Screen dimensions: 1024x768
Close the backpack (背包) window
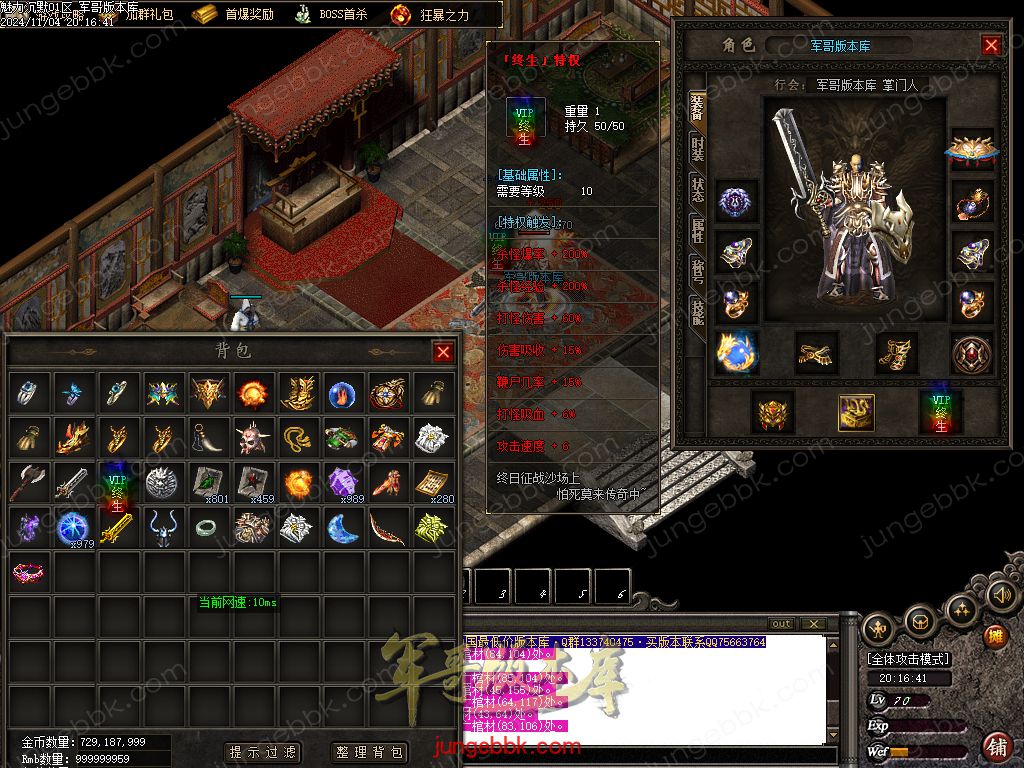point(443,352)
